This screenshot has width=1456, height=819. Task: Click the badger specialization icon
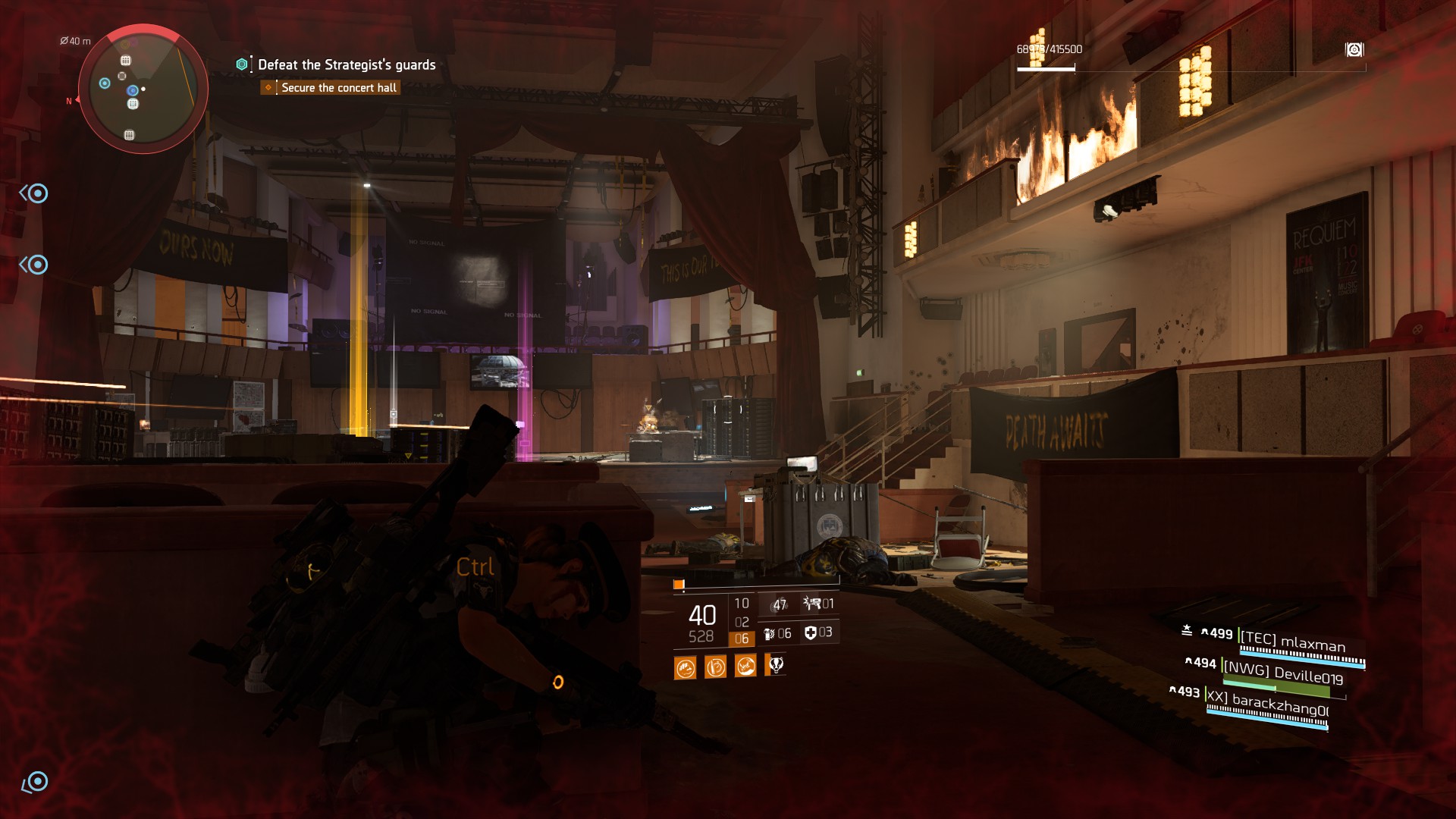(x=776, y=666)
